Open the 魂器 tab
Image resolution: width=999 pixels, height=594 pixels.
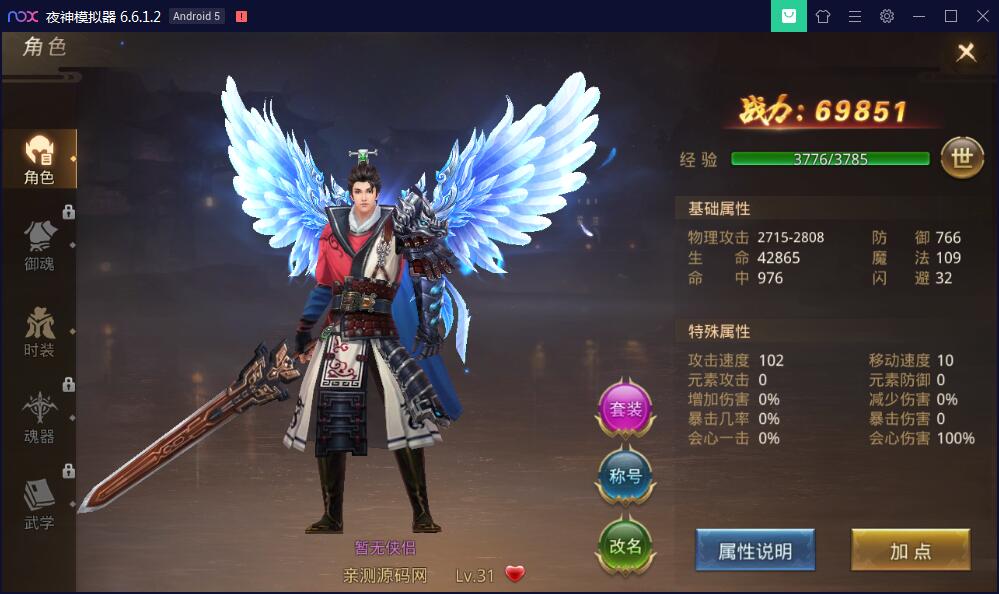point(39,418)
